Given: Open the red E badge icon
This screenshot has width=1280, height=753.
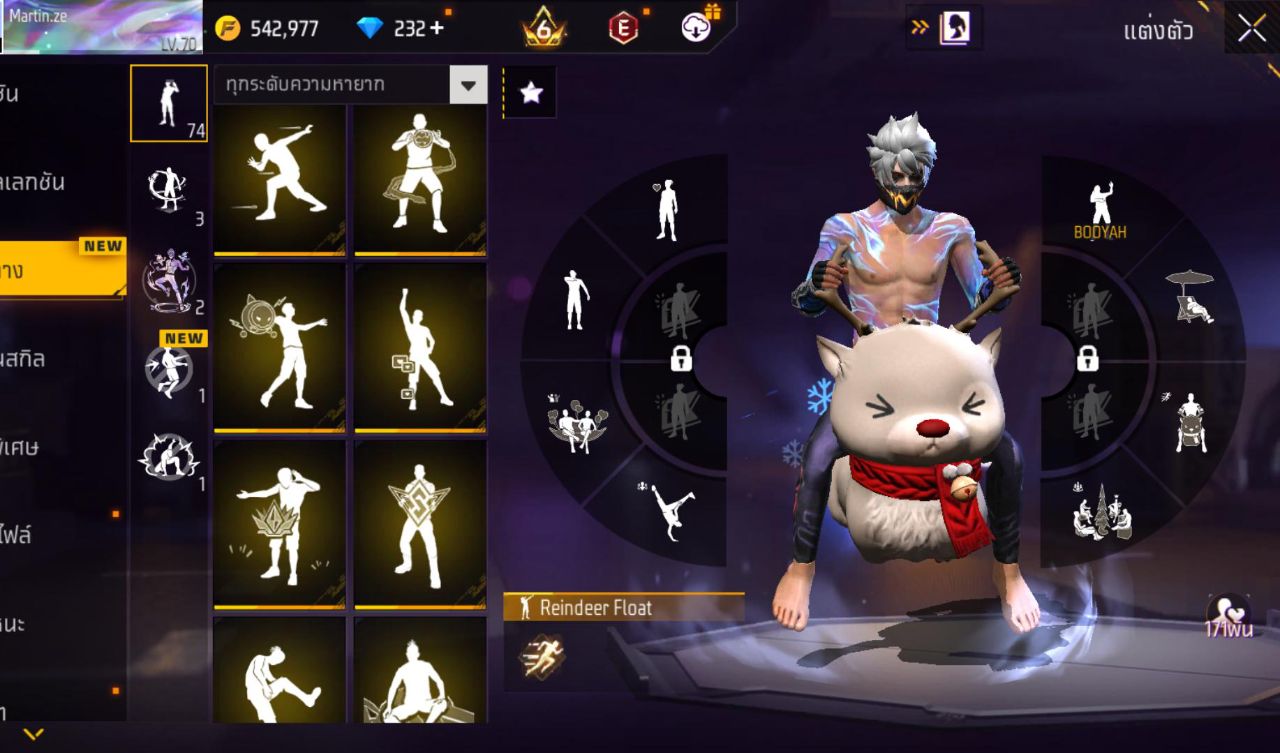Looking at the screenshot, I should click(623, 28).
